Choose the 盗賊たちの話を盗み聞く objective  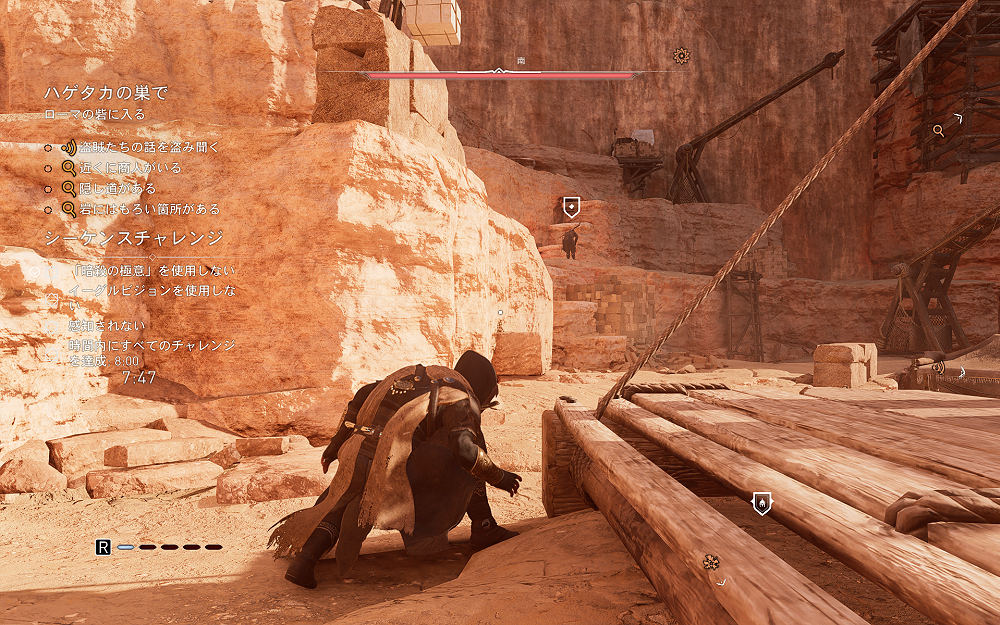(149, 147)
